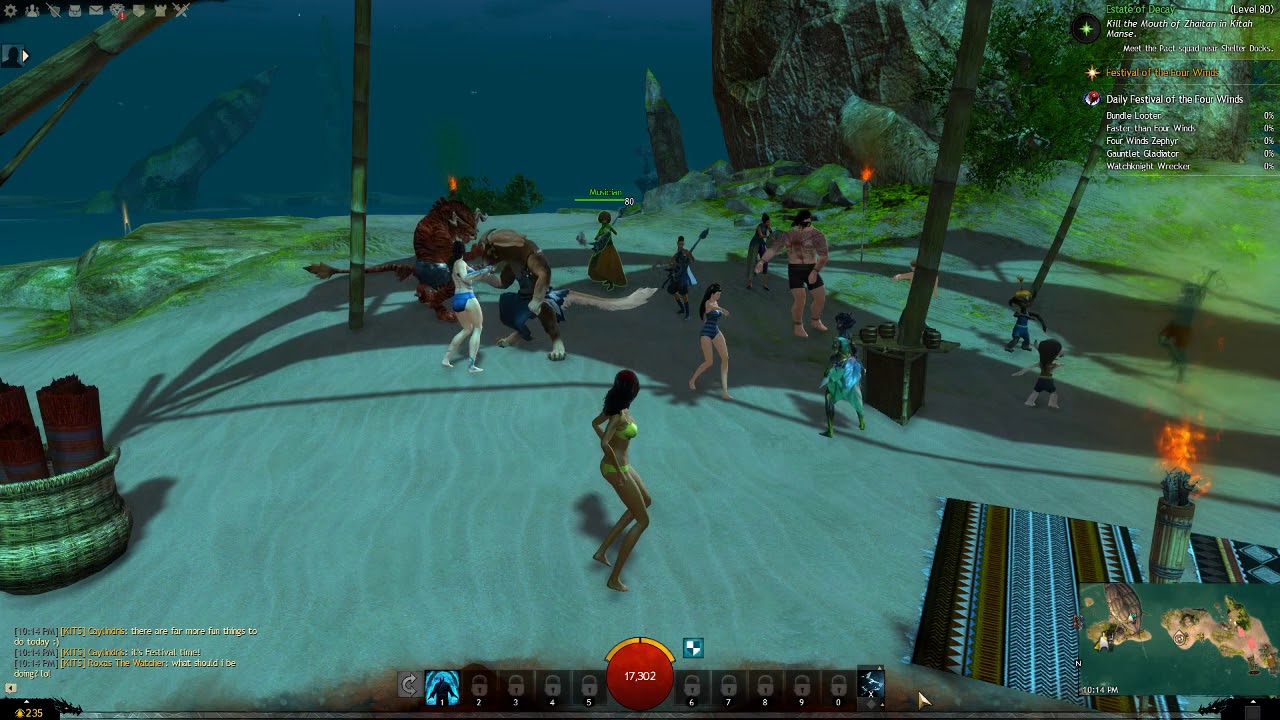Activate the glowing blue skill in slot 1
Screen dimensions: 1280x720
click(x=442, y=687)
